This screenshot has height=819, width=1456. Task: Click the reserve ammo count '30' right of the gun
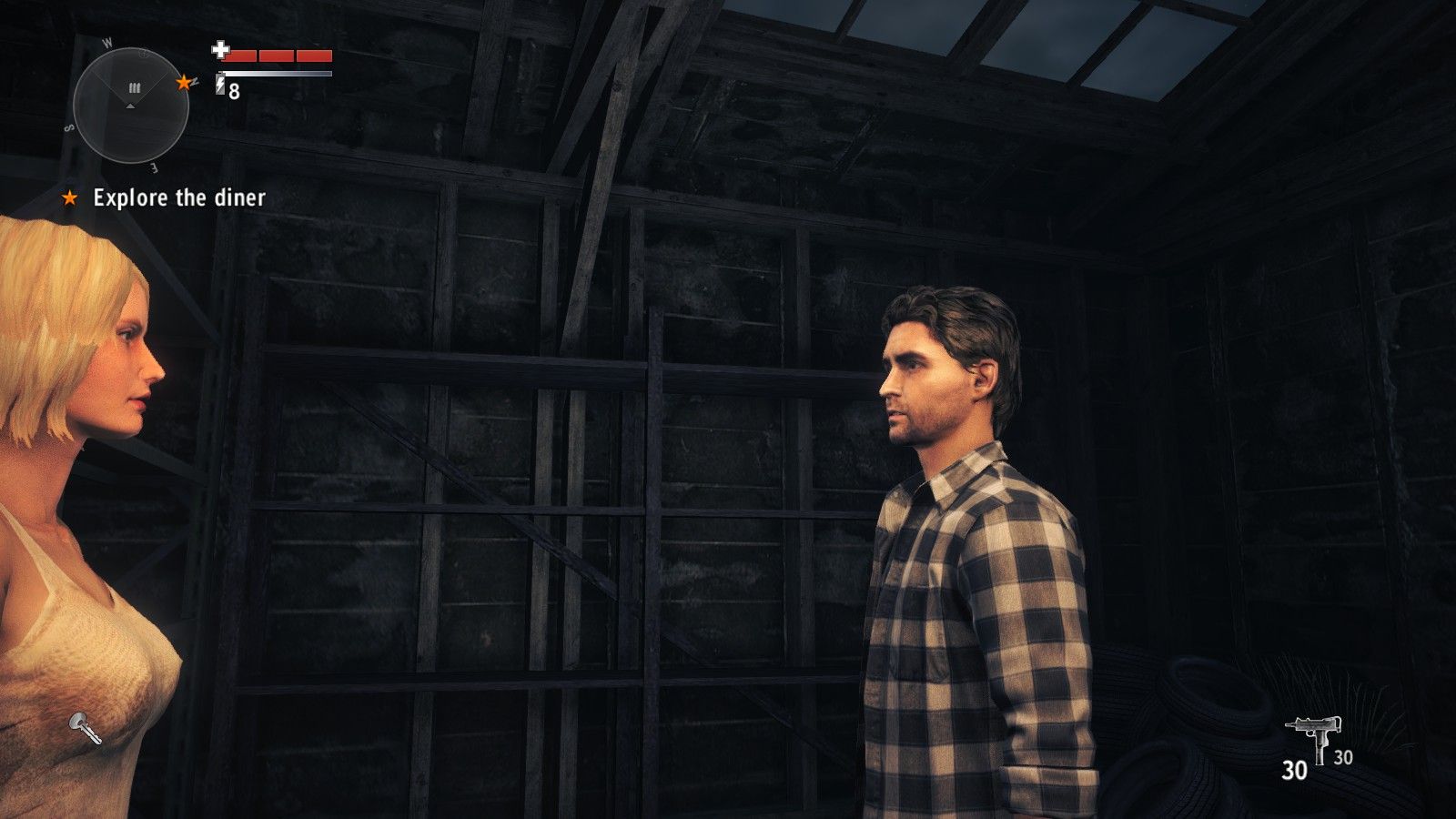tap(1342, 757)
